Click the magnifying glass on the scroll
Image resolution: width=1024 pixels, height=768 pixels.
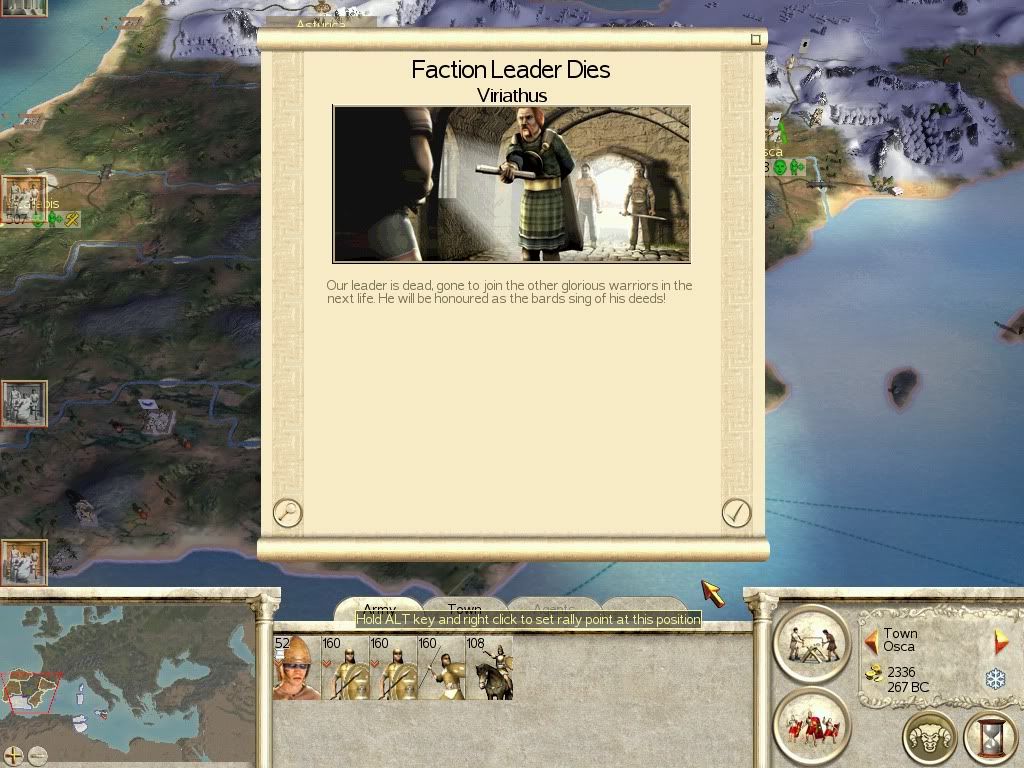tap(287, 513)
